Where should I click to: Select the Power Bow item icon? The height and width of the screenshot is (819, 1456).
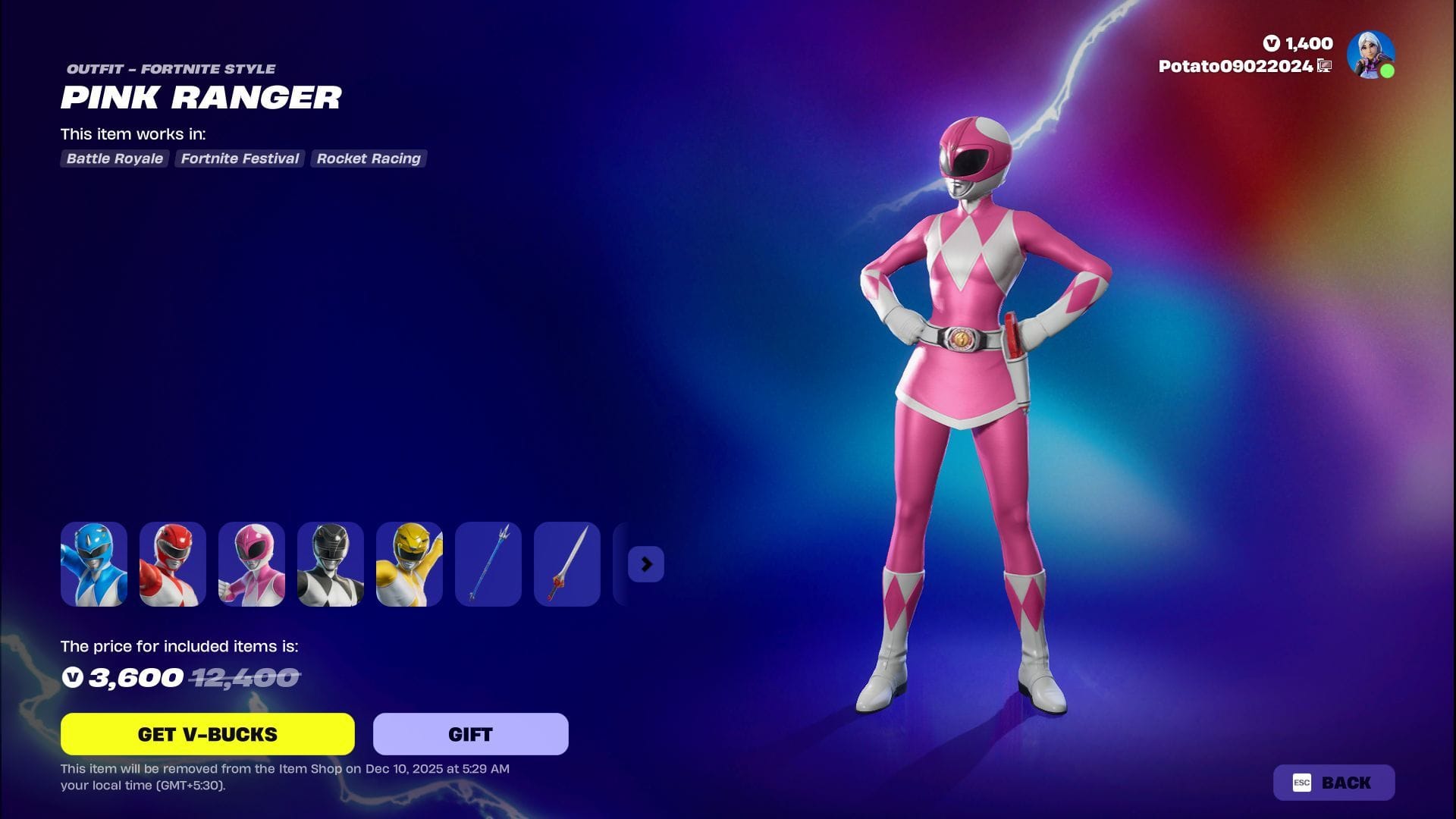(x=488, y=564)
